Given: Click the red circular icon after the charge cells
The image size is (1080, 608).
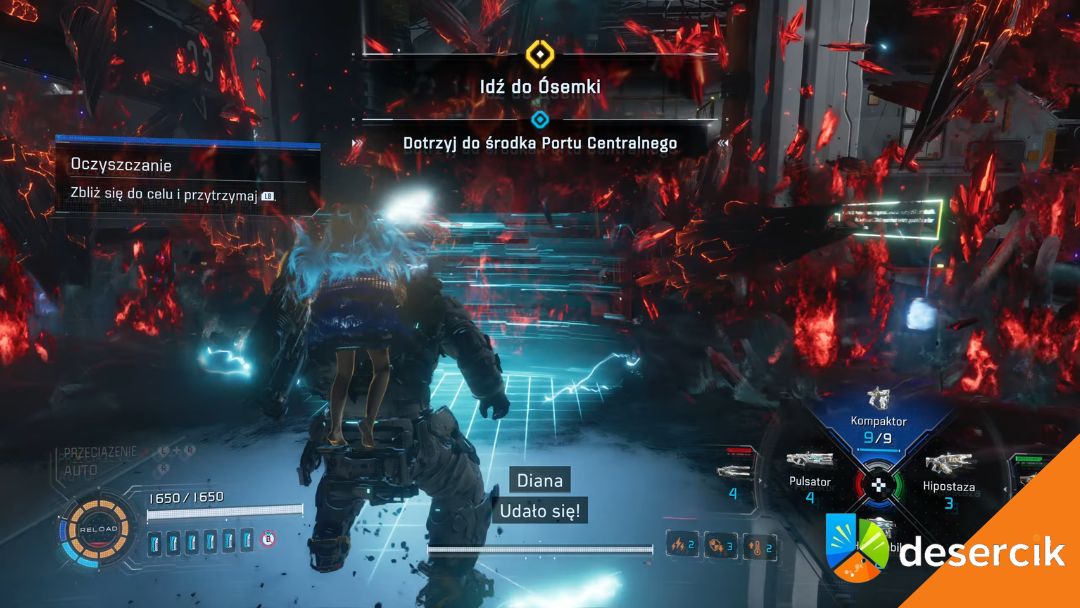Looking at the screenshot, I should (268, 540).
